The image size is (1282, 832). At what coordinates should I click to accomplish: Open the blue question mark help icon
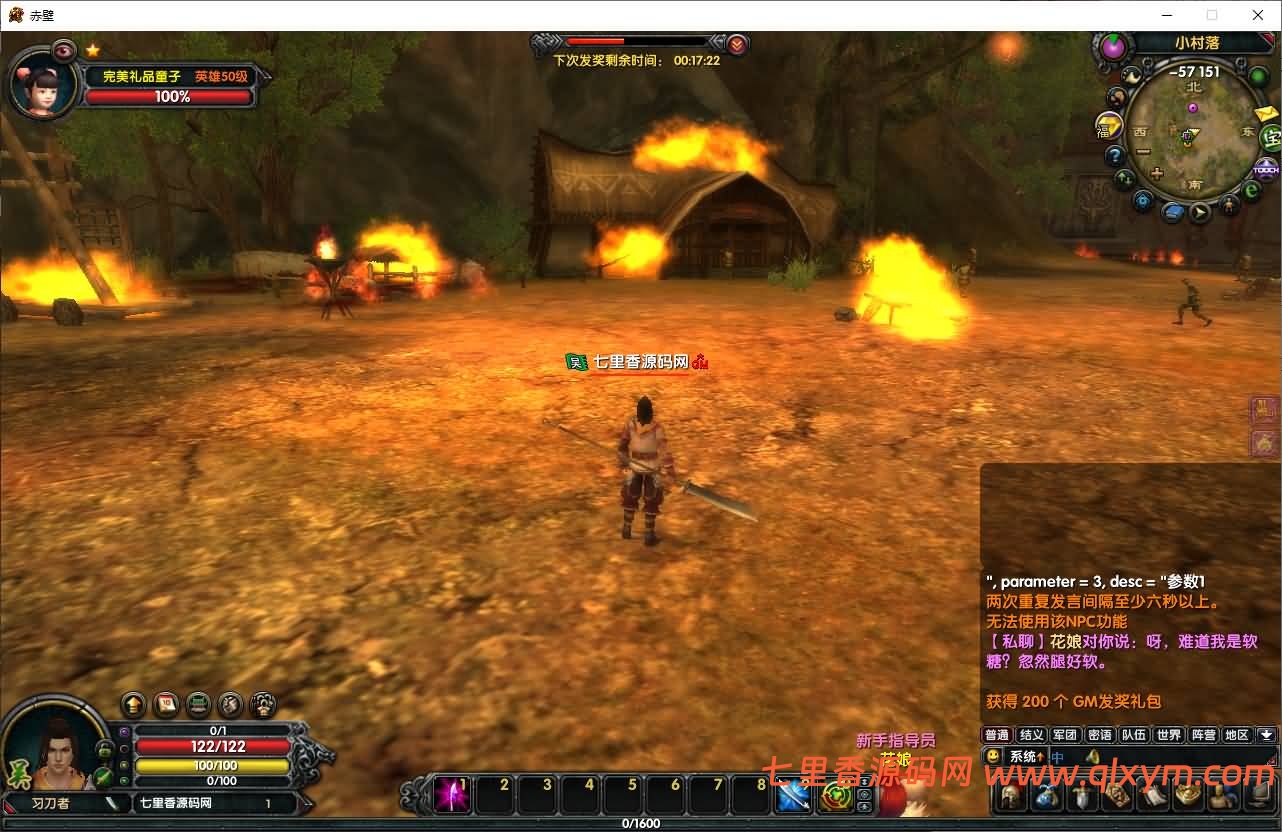1115,156
